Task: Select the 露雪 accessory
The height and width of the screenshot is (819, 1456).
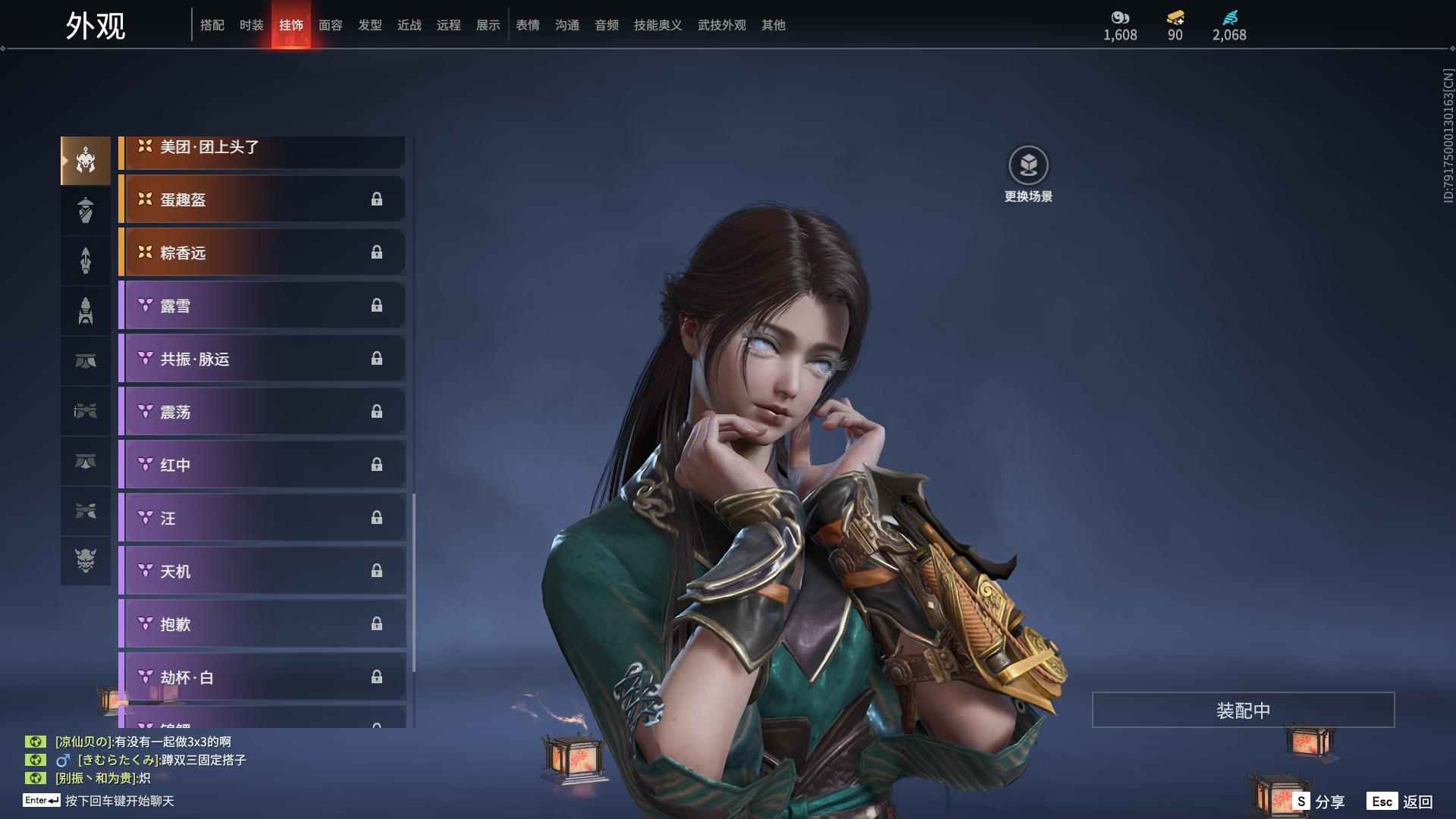Action: (262, 306)
